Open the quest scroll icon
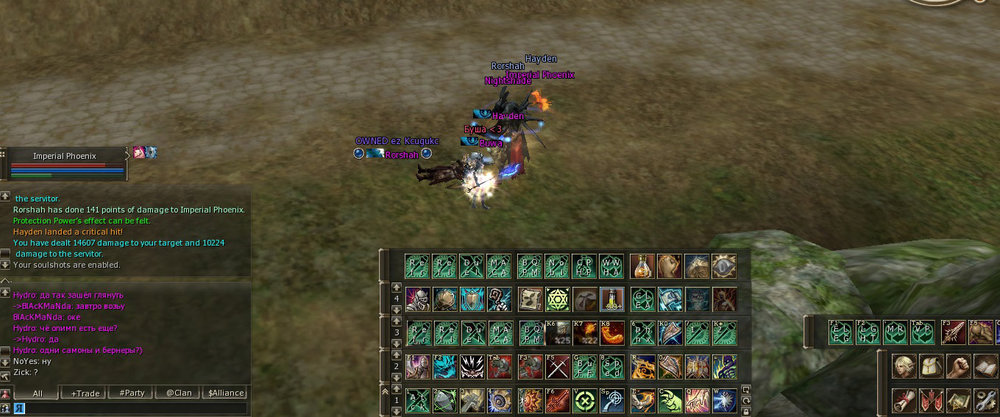The width and height of the screenshot is (1000, 417). tap(905, 400)
